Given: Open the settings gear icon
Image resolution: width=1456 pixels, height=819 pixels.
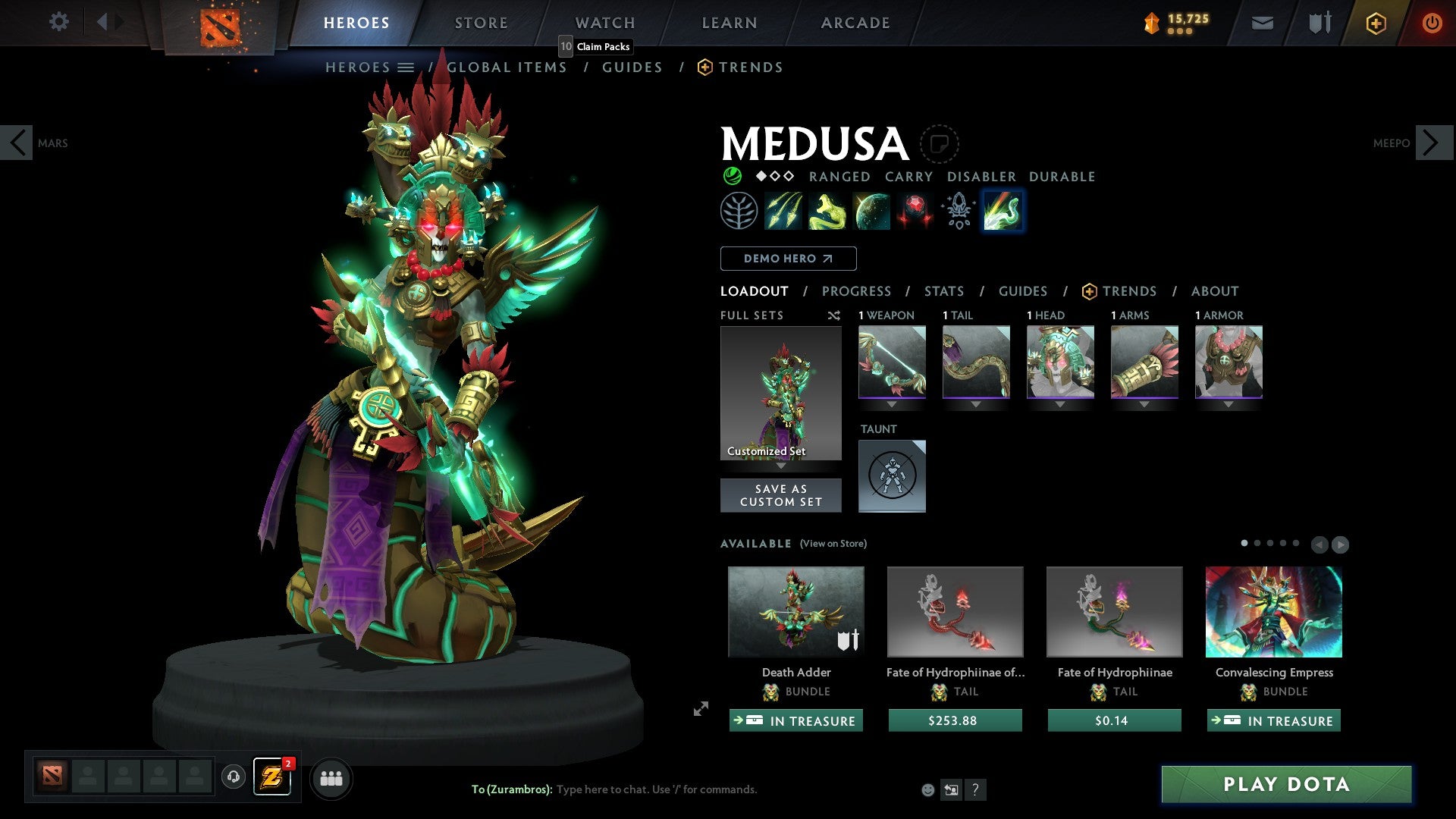Looking at the screenshot, I should click(x=58, y=21).
